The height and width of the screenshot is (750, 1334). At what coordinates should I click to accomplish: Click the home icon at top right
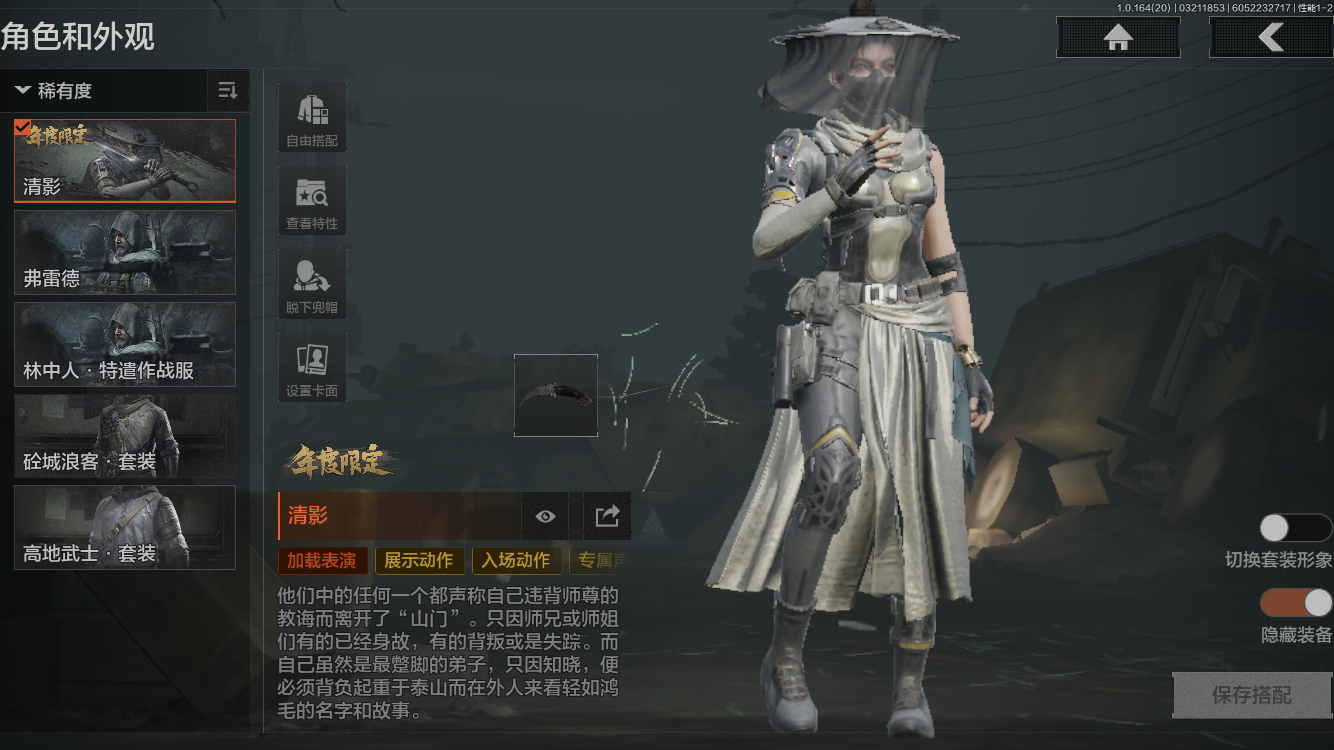(1117, 37)
